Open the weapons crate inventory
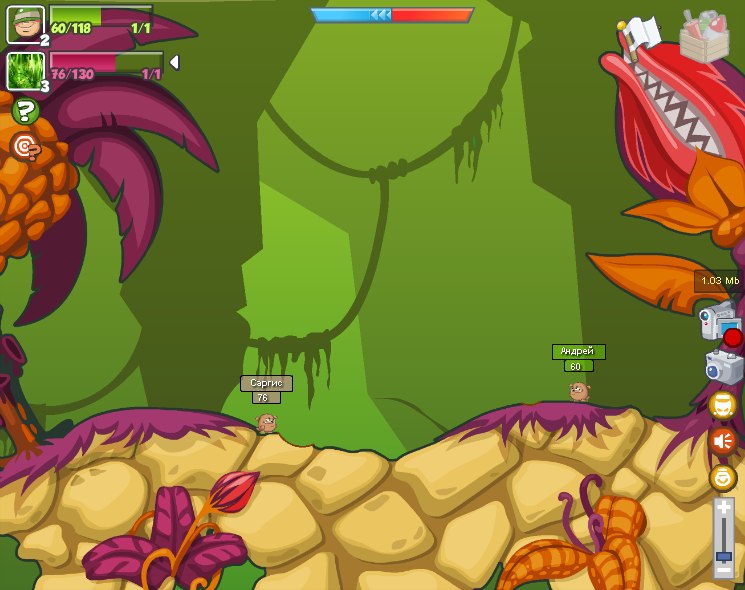 704,37
